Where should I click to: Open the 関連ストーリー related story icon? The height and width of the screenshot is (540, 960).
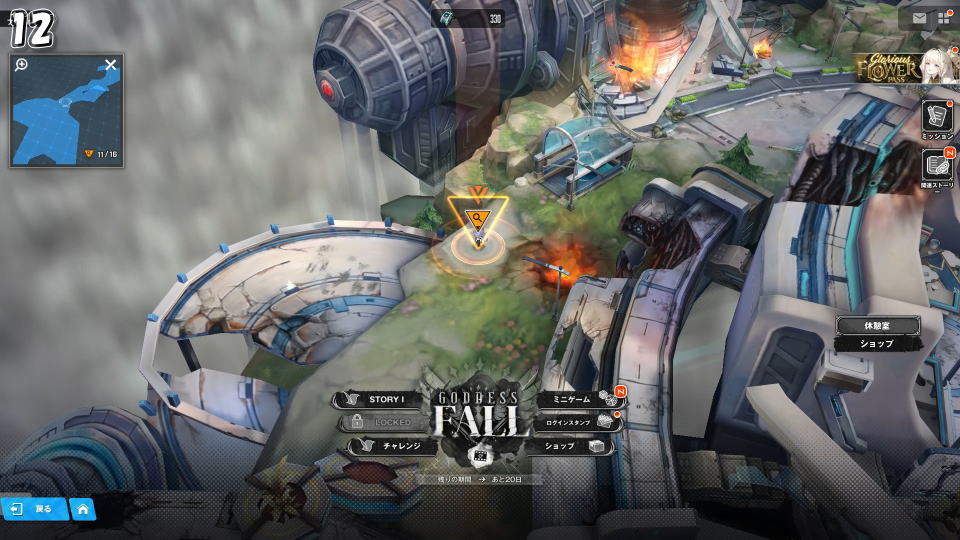point(937,168)
